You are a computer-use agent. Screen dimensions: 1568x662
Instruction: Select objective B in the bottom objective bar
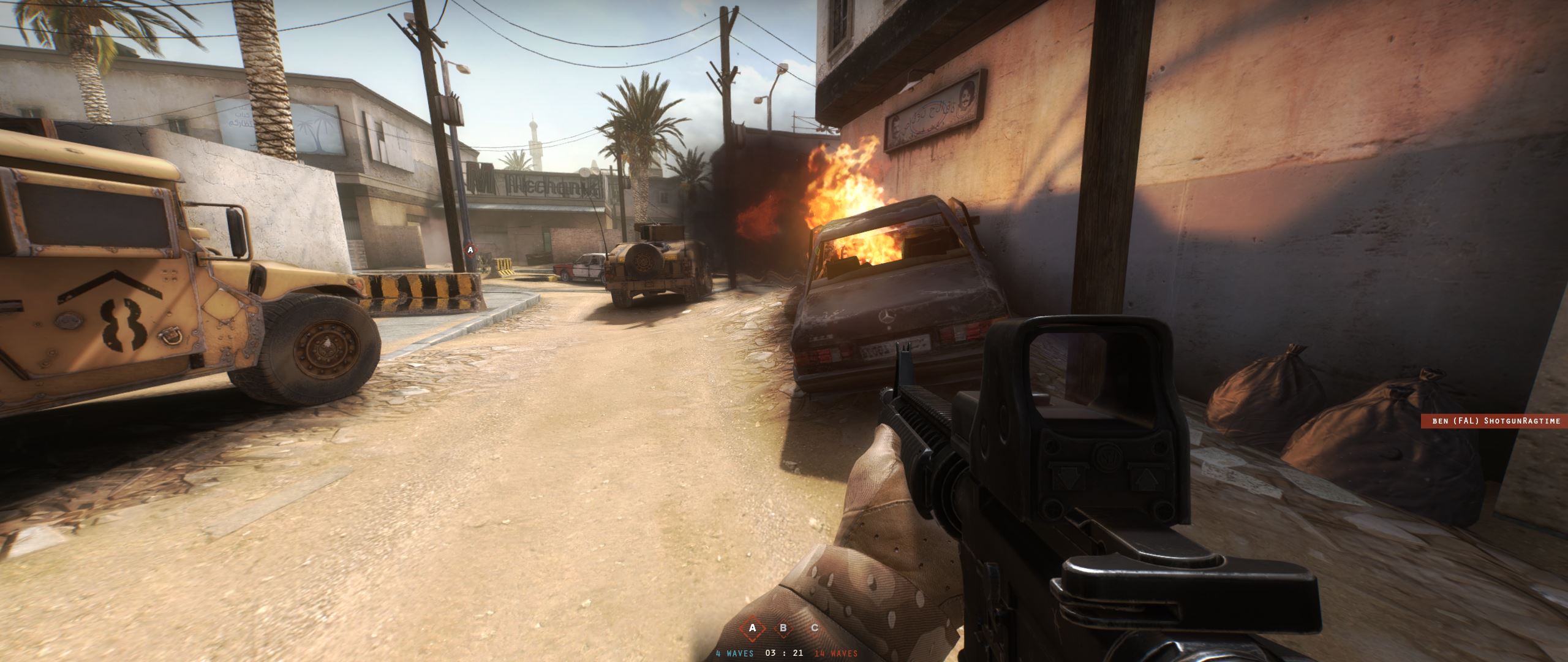pyautogui.click(x=783, y=628)
